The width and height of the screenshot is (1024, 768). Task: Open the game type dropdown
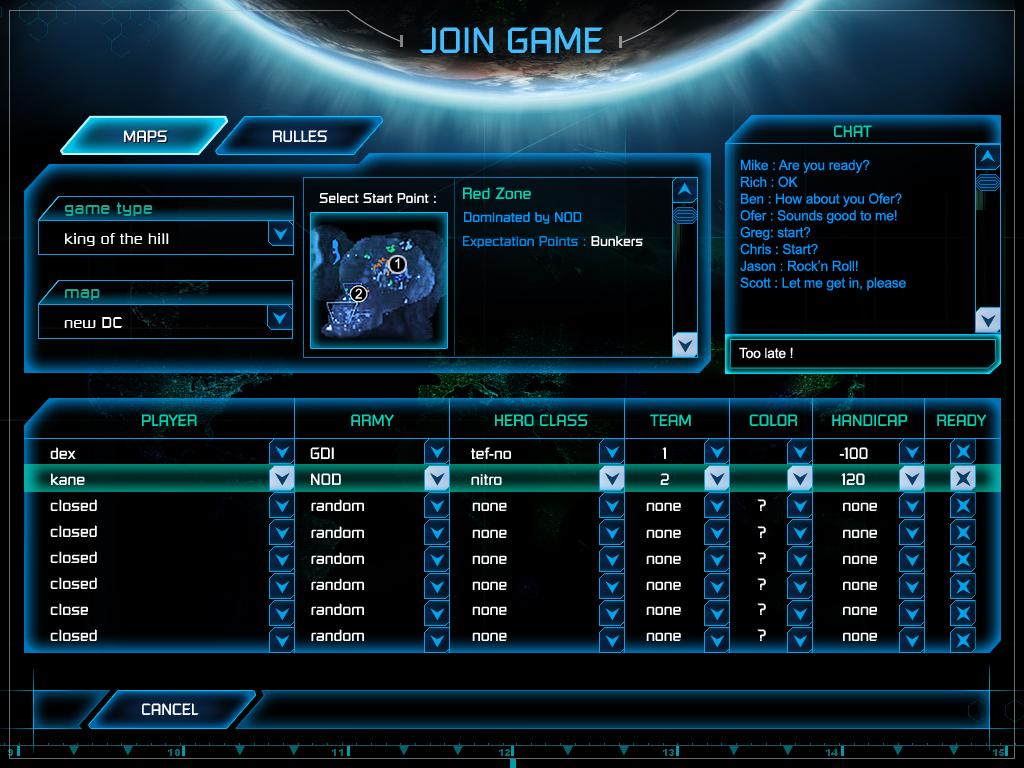(x=280, y=235)
